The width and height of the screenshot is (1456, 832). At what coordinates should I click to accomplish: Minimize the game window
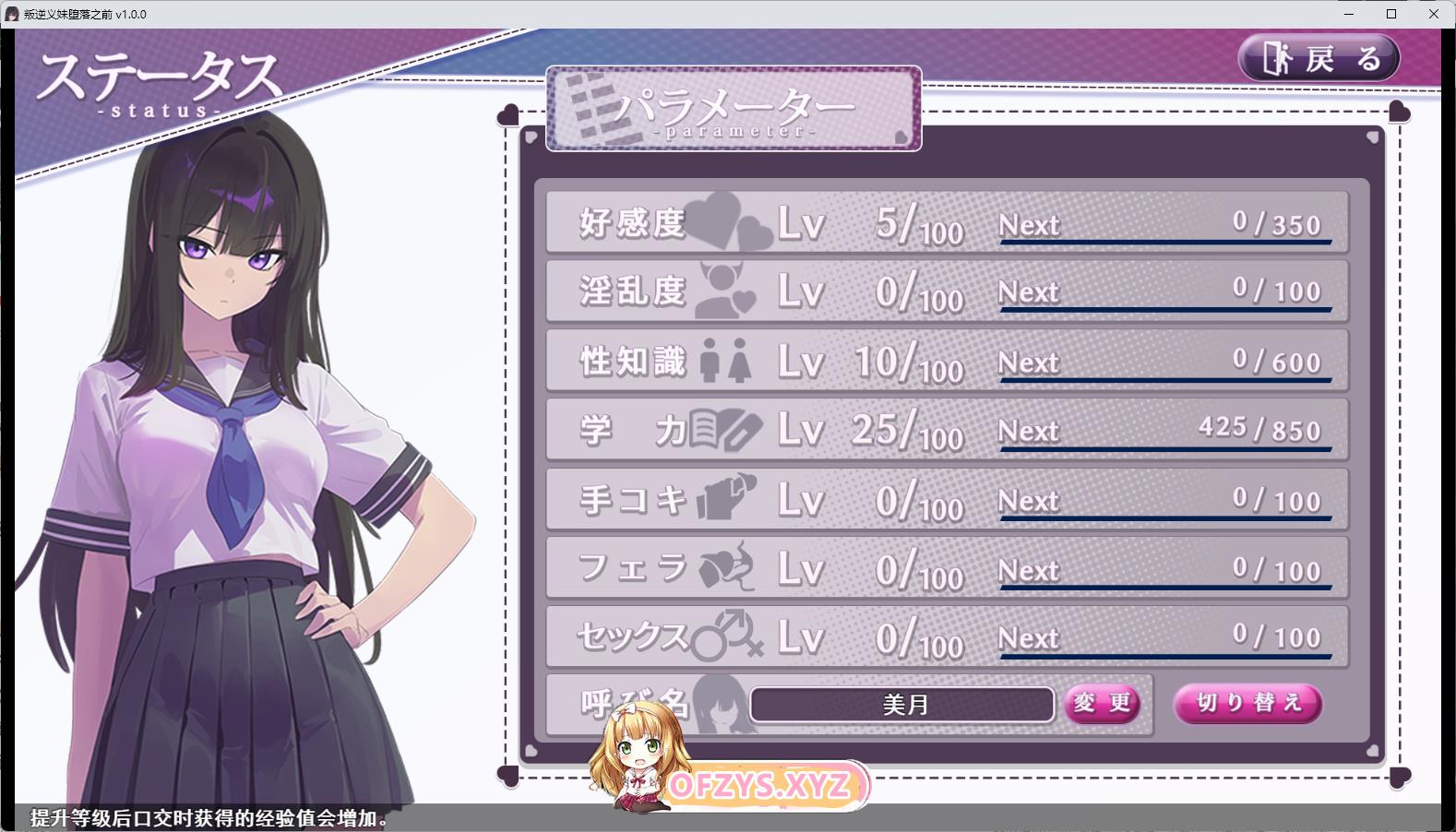(x=1349, y=14)
